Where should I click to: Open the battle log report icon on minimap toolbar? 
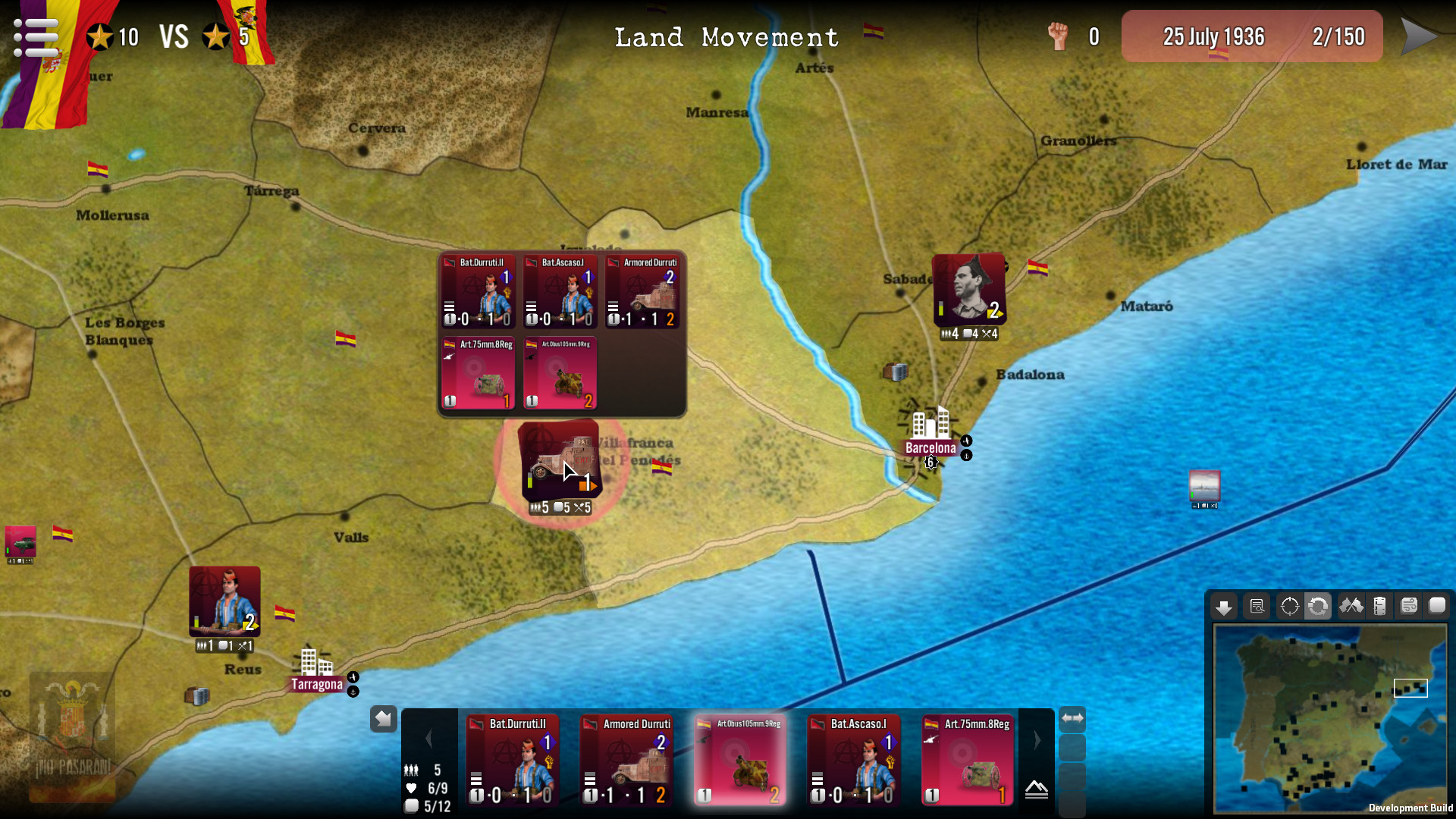point(1257,605)
